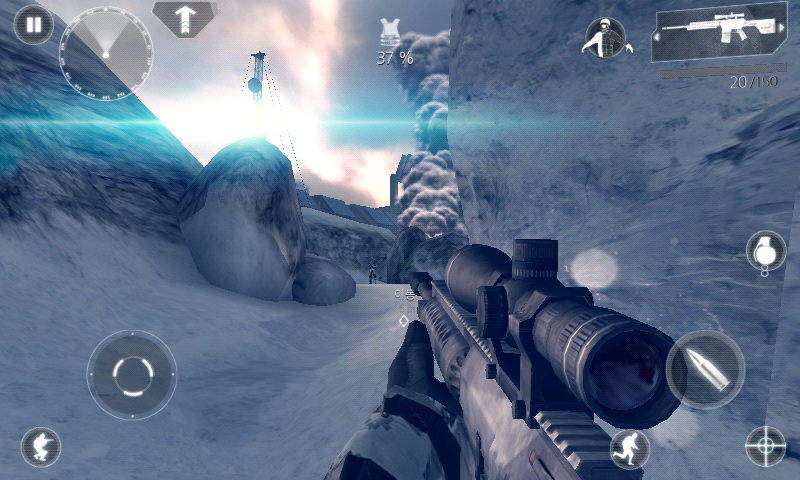This screenshot has width=800, height=480.
Task: Throw a grenade using the grenade button
Action: [x=765, y=251]
